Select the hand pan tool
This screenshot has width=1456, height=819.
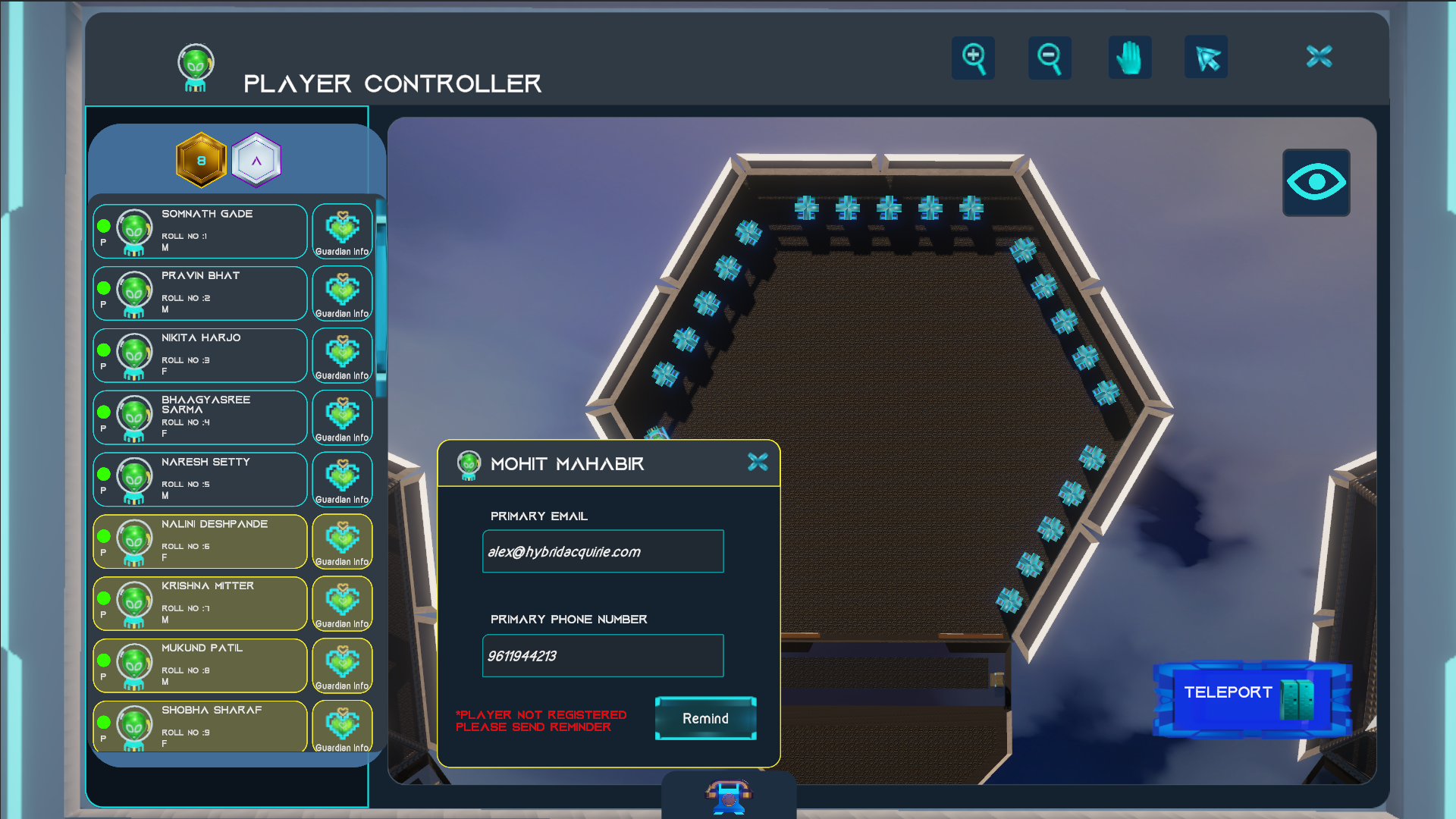(x=1129, y=58)
